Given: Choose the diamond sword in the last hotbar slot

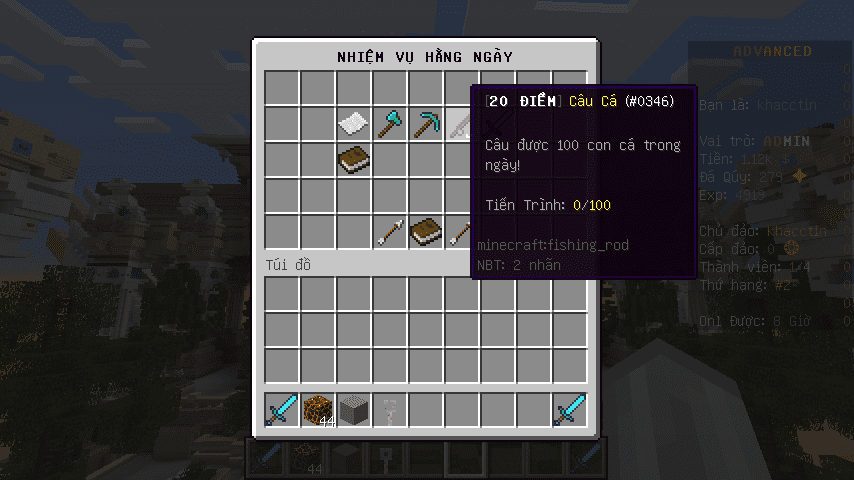Looking at the screenshot, I should [570, 410].
